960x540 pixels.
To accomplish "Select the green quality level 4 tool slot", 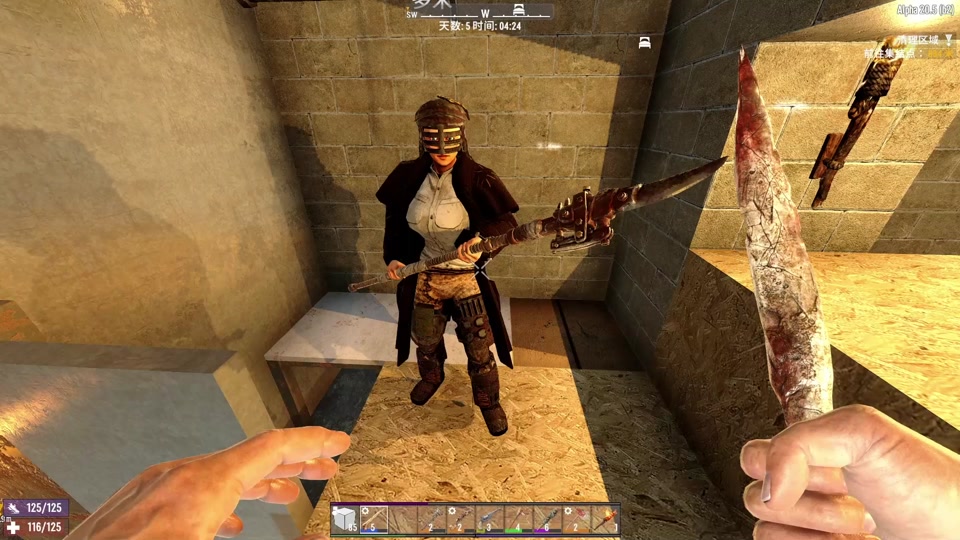I will 519,519.
